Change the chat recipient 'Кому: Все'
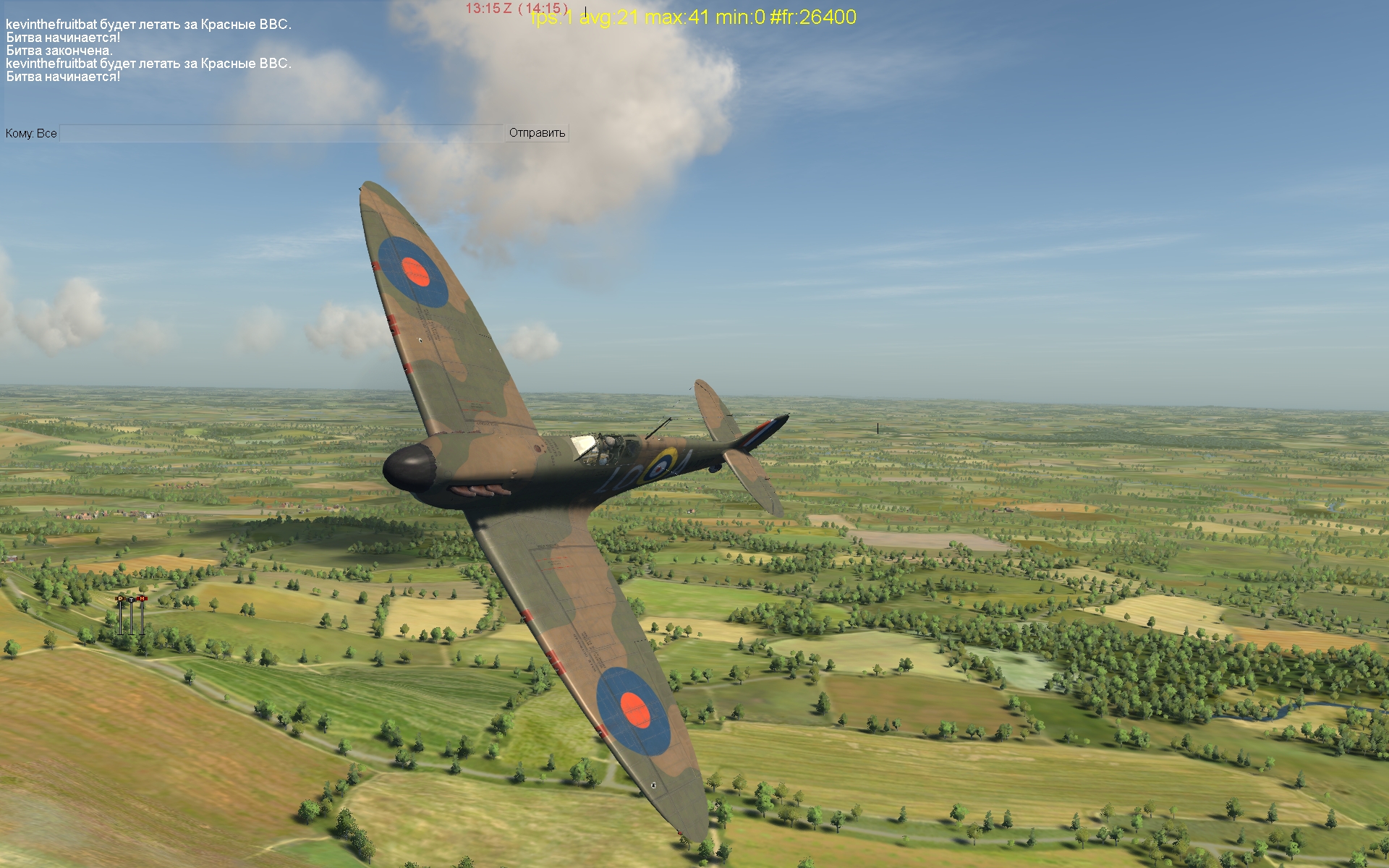This screenshot has height=868, width=1389. (x=31, y=134)
